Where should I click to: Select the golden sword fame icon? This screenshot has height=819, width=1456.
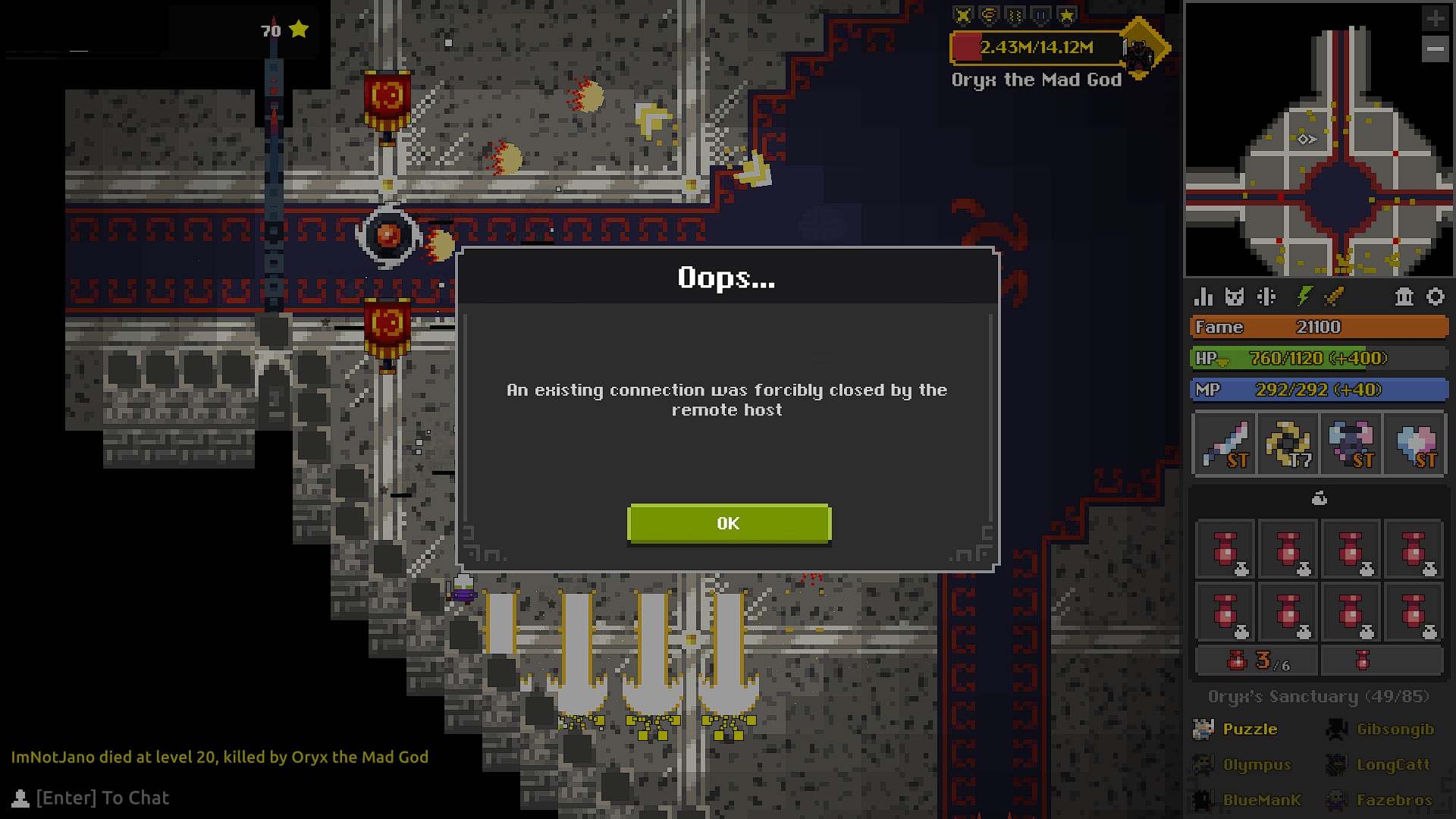click(x=1333, y=297)
